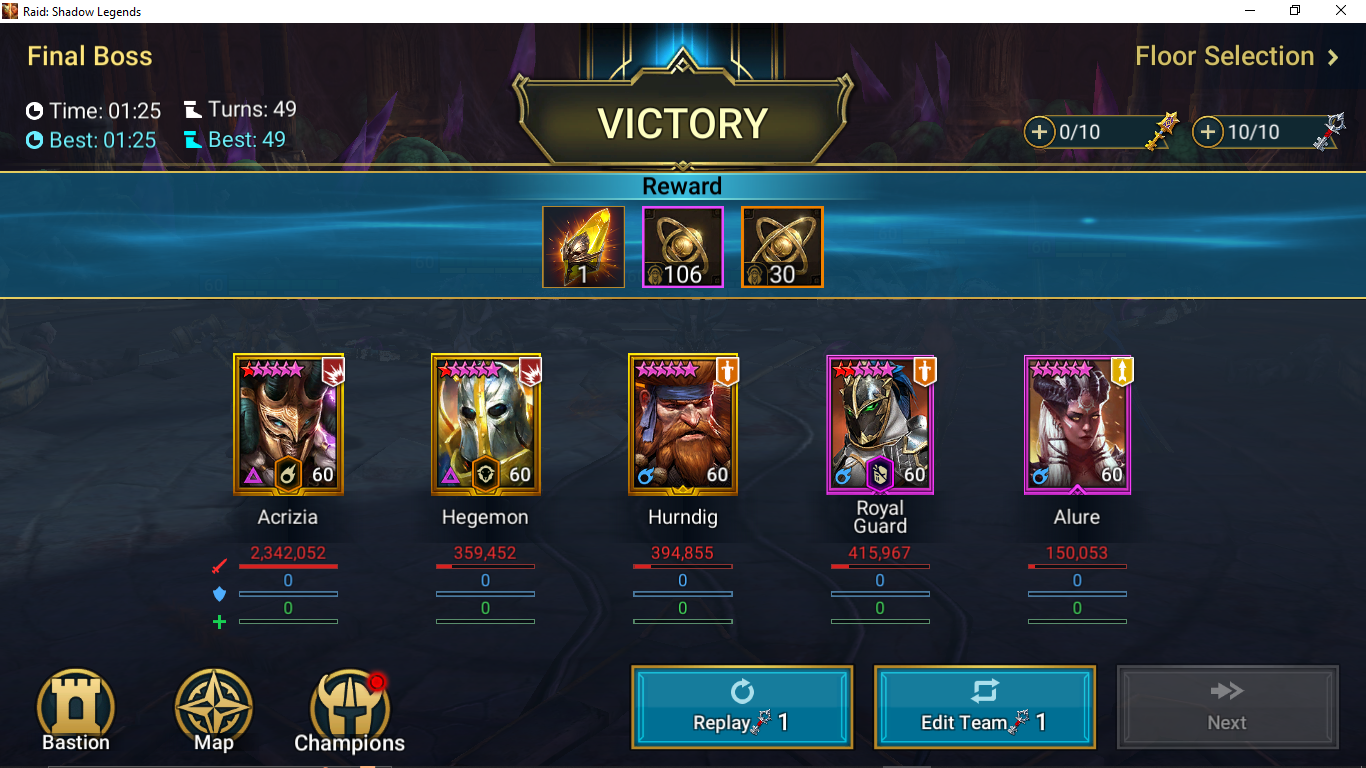Add more golden keys with plus button
The height and width of the screenshot is (768, 1366).
(x=1040, y=132)
